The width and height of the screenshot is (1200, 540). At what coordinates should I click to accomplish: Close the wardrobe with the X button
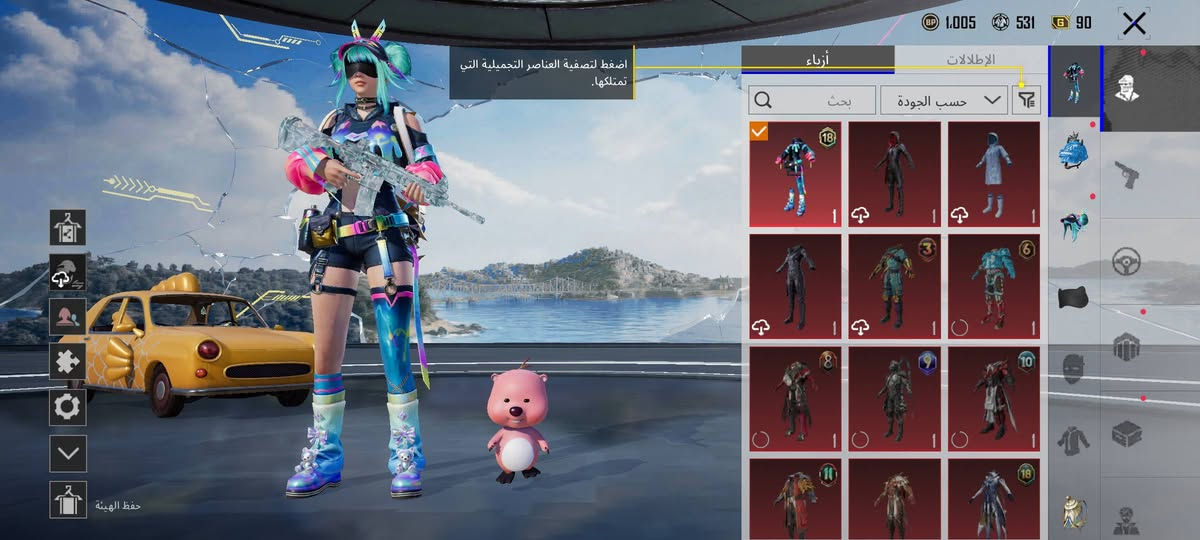coord(1134,24)
